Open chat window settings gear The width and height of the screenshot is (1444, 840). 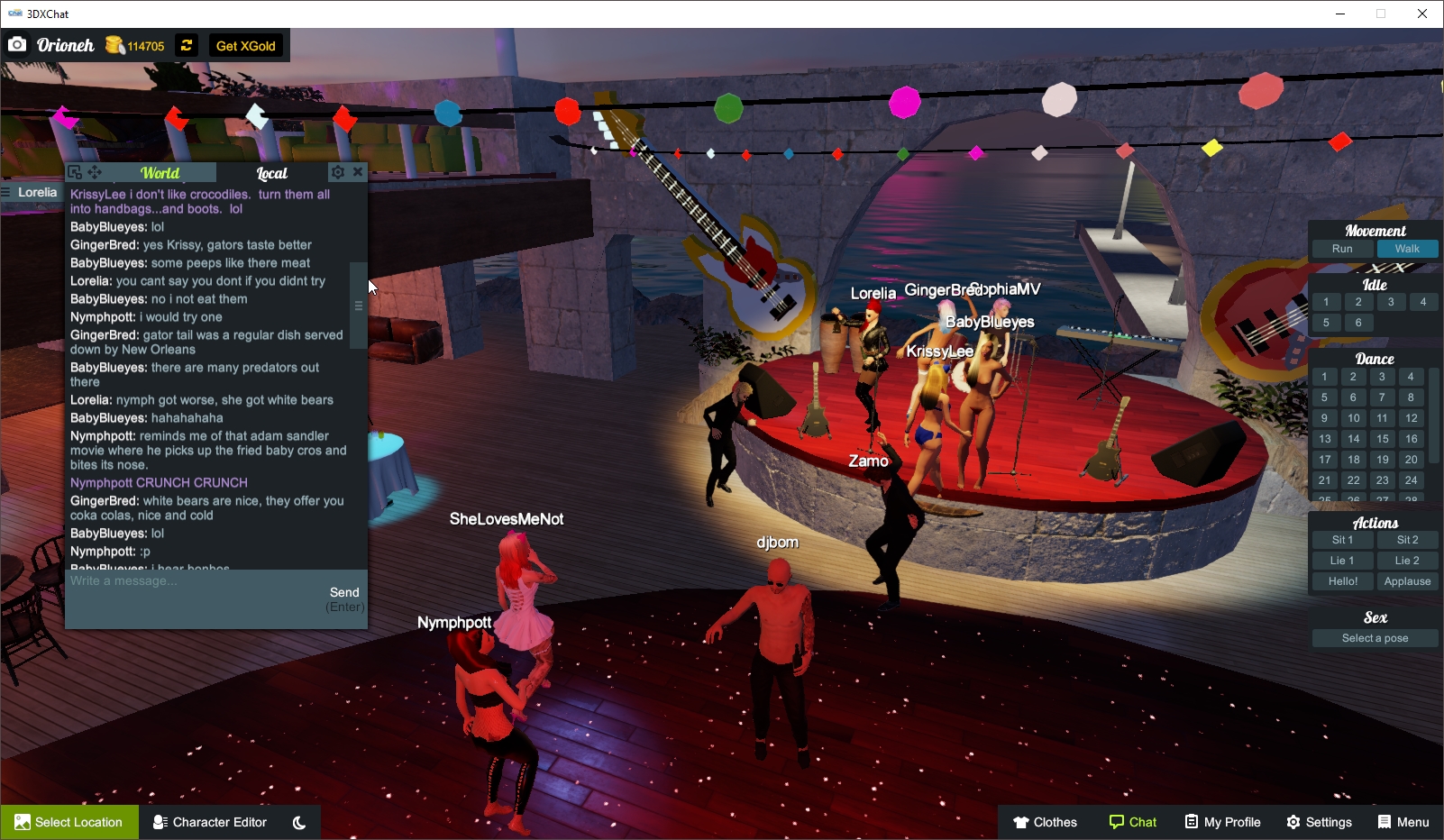tap(338, 172)
